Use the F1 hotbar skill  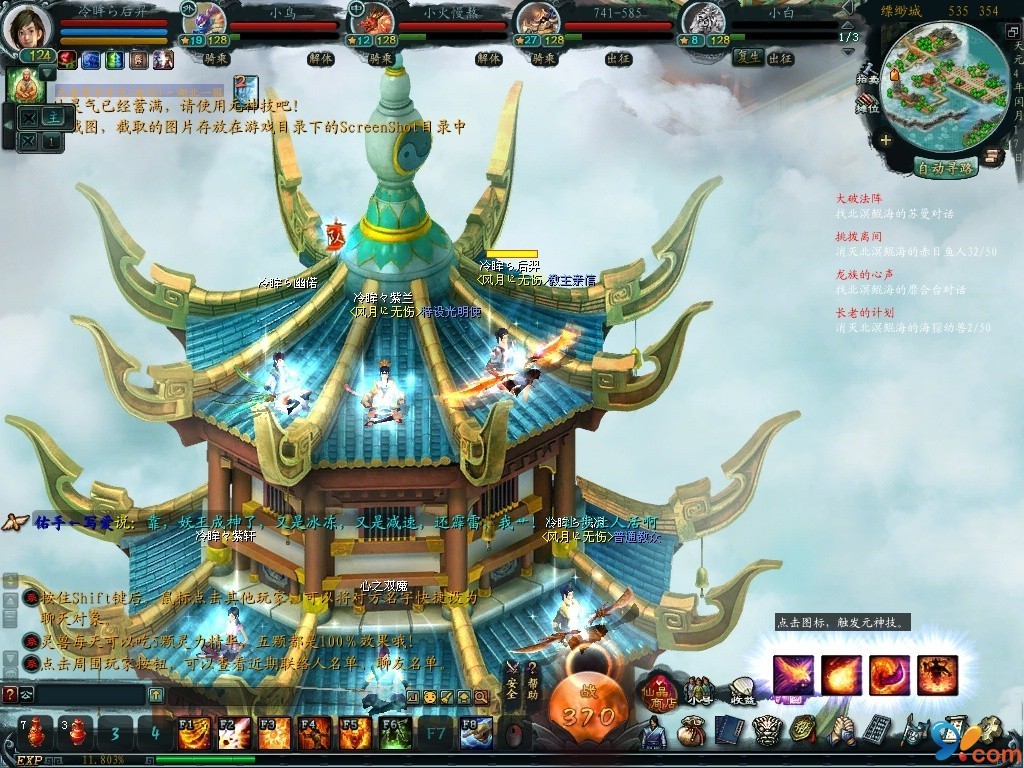tap(194, 733)
